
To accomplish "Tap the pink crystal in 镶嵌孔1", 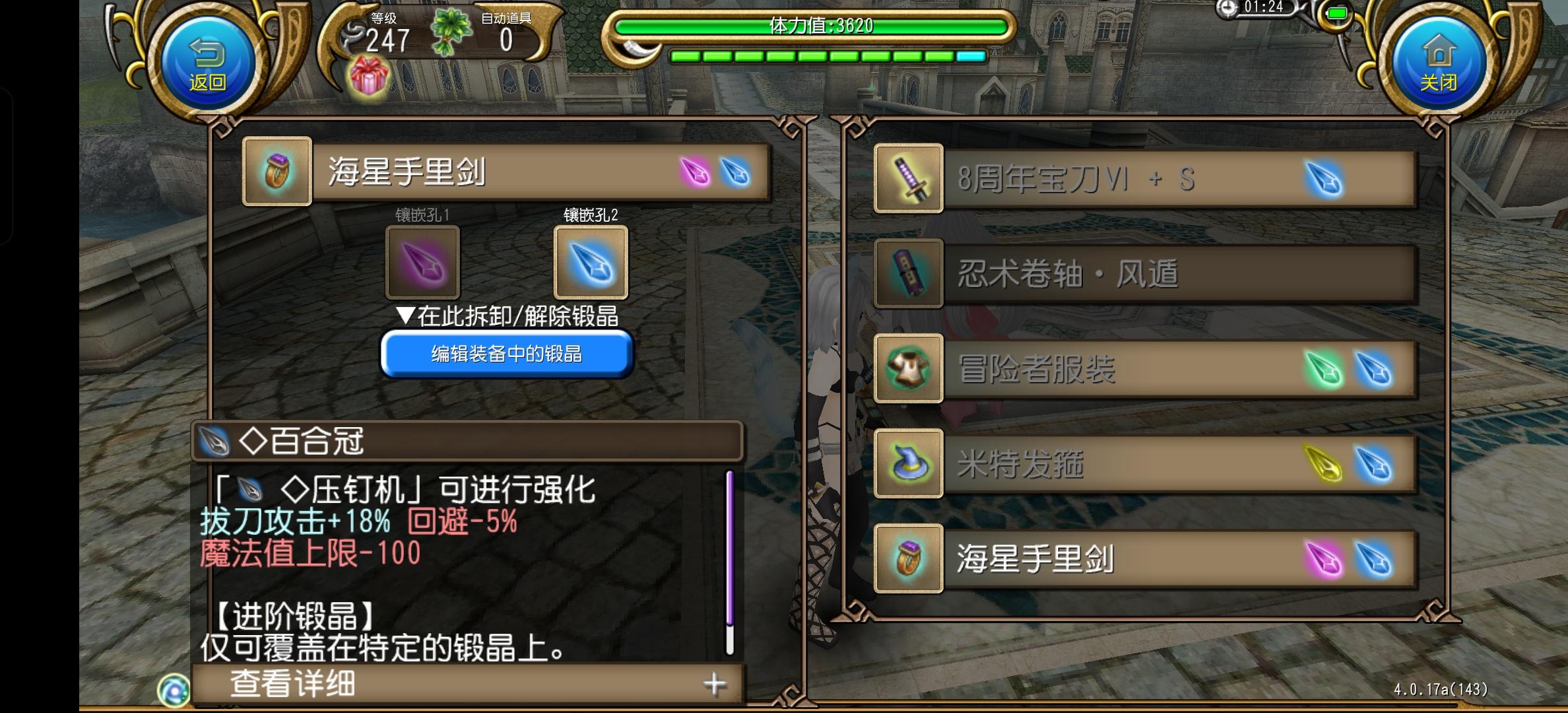I will (x=422, y=264).
